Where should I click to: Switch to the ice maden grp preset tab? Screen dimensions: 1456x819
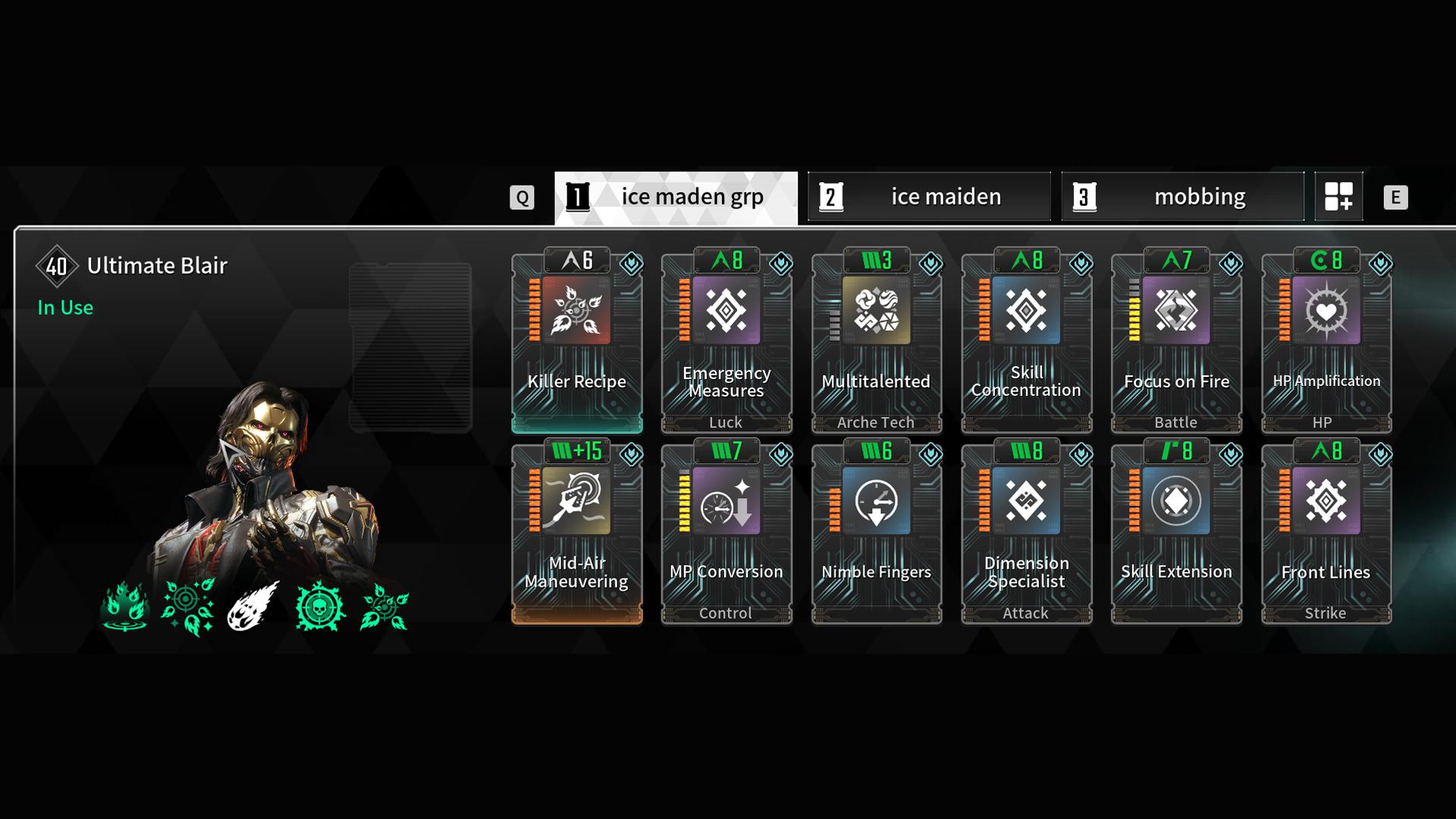click(676, 197)
